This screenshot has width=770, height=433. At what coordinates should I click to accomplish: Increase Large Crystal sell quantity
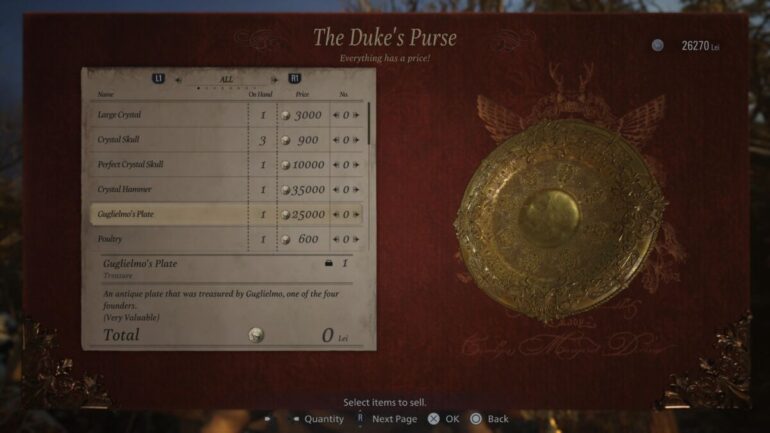pyautogui.click(x=356, y=115)
